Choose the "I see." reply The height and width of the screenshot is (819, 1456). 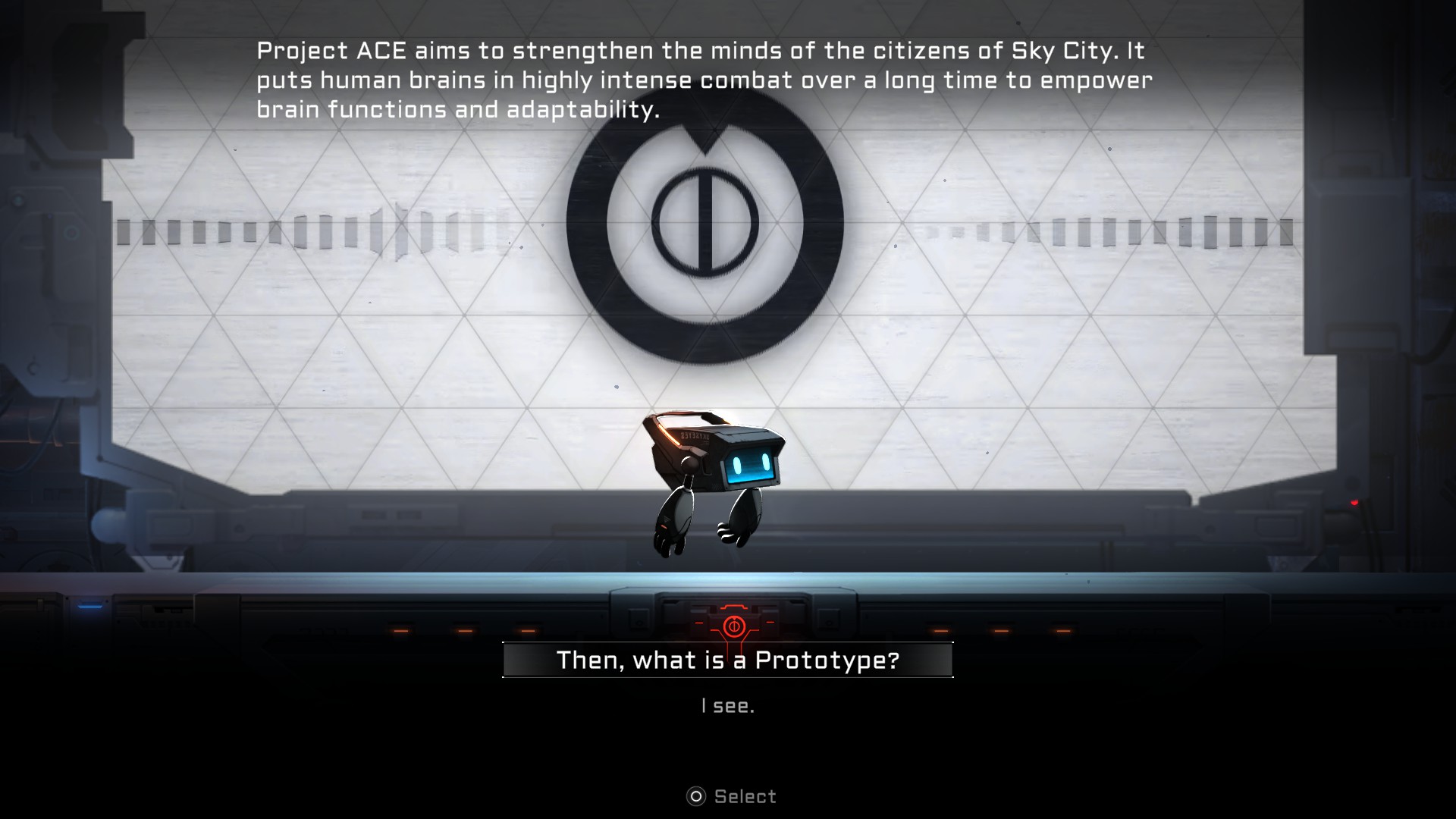pos(727,706)
